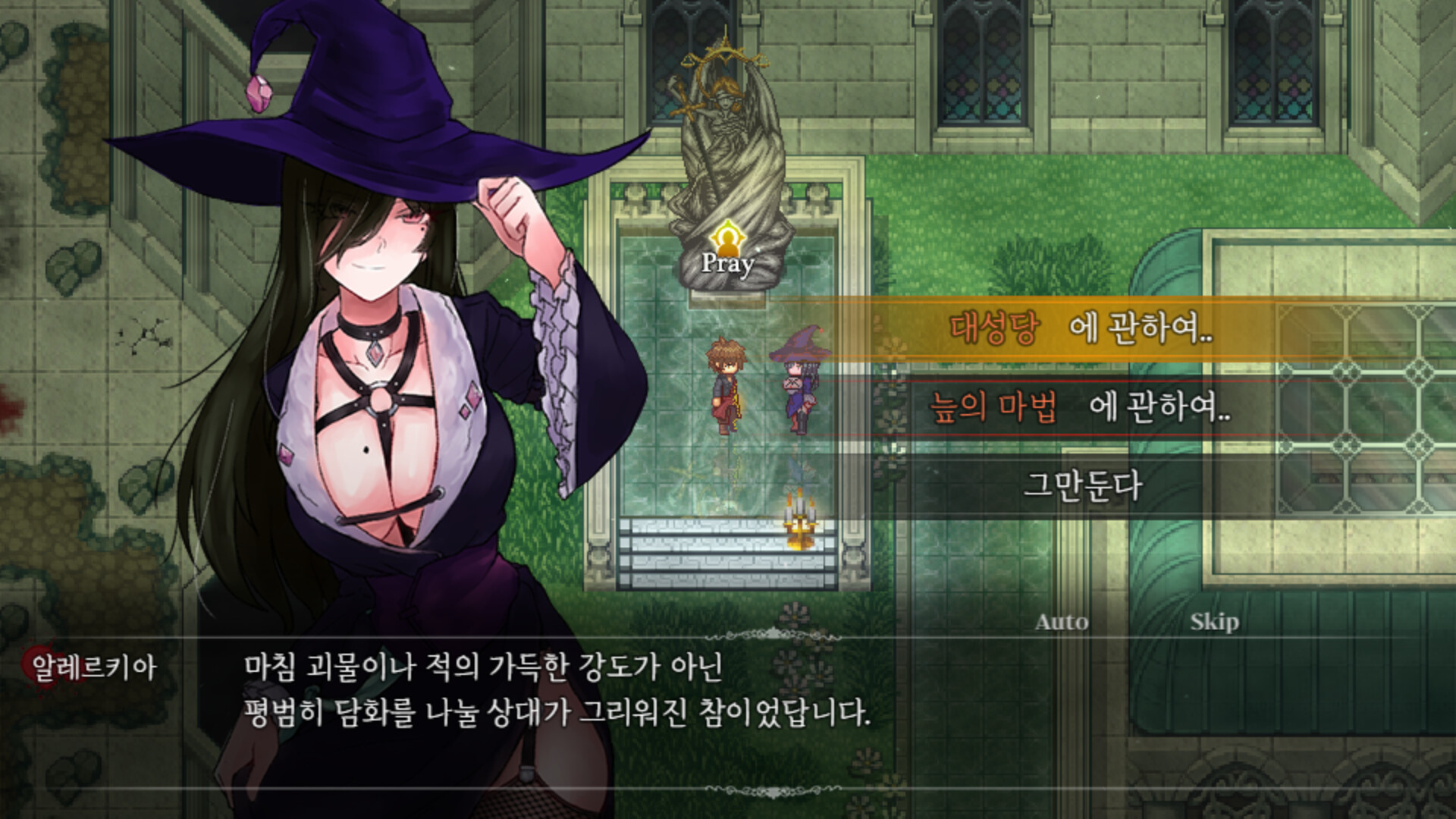Enable Auto dialogue advancement
1456x819 pixels.
(1062, 623)
